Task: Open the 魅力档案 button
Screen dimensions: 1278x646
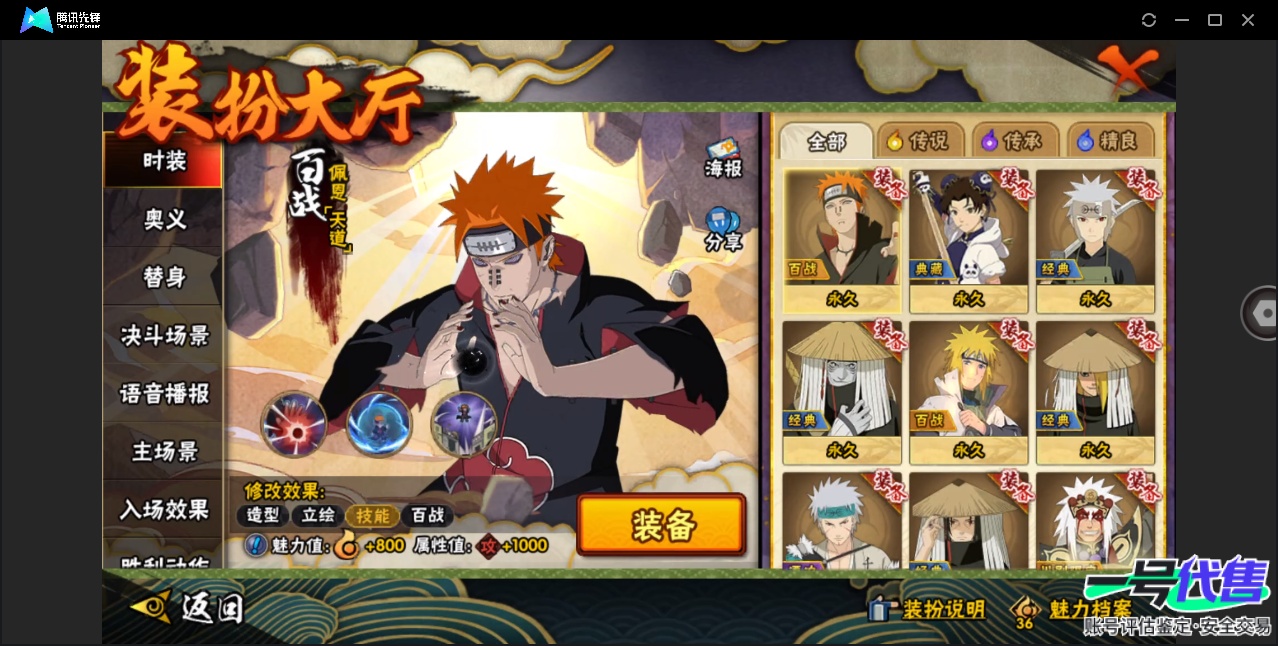Action: (x=1075, y=609)
